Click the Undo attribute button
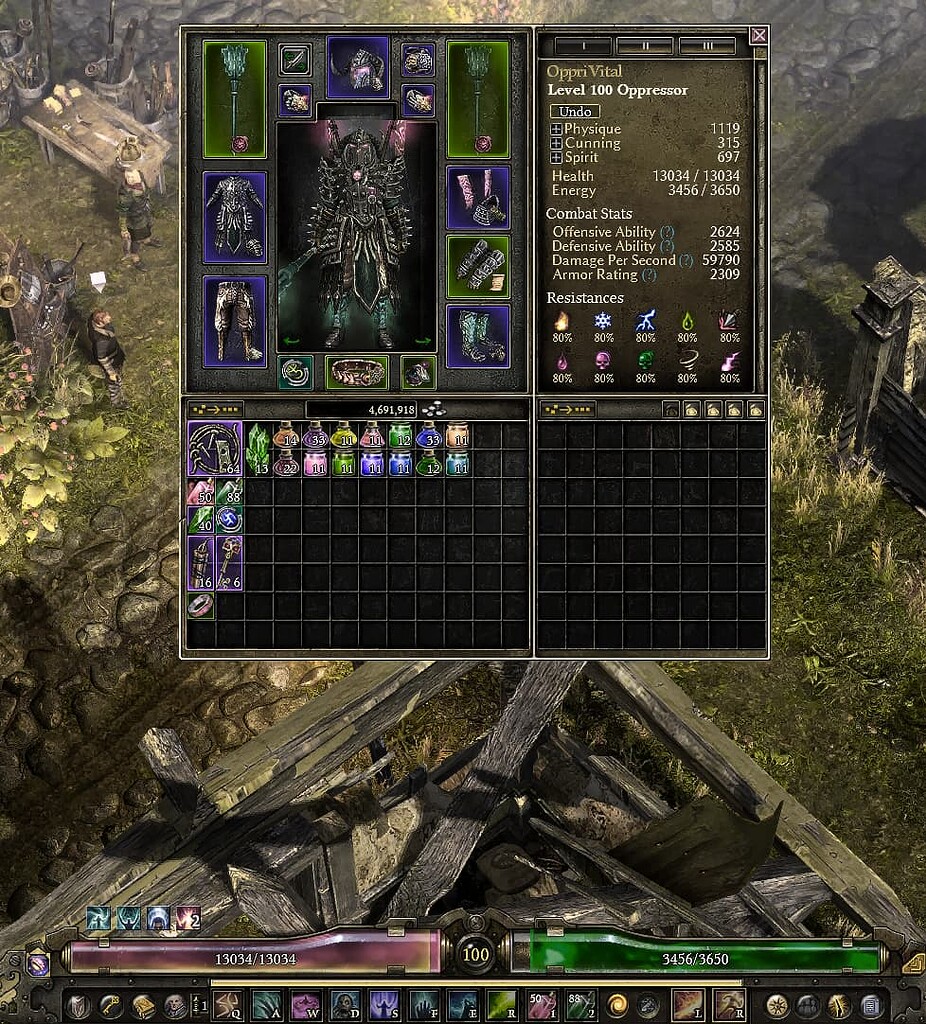This screenshot has width=926, height=1024. pos(574,111)
